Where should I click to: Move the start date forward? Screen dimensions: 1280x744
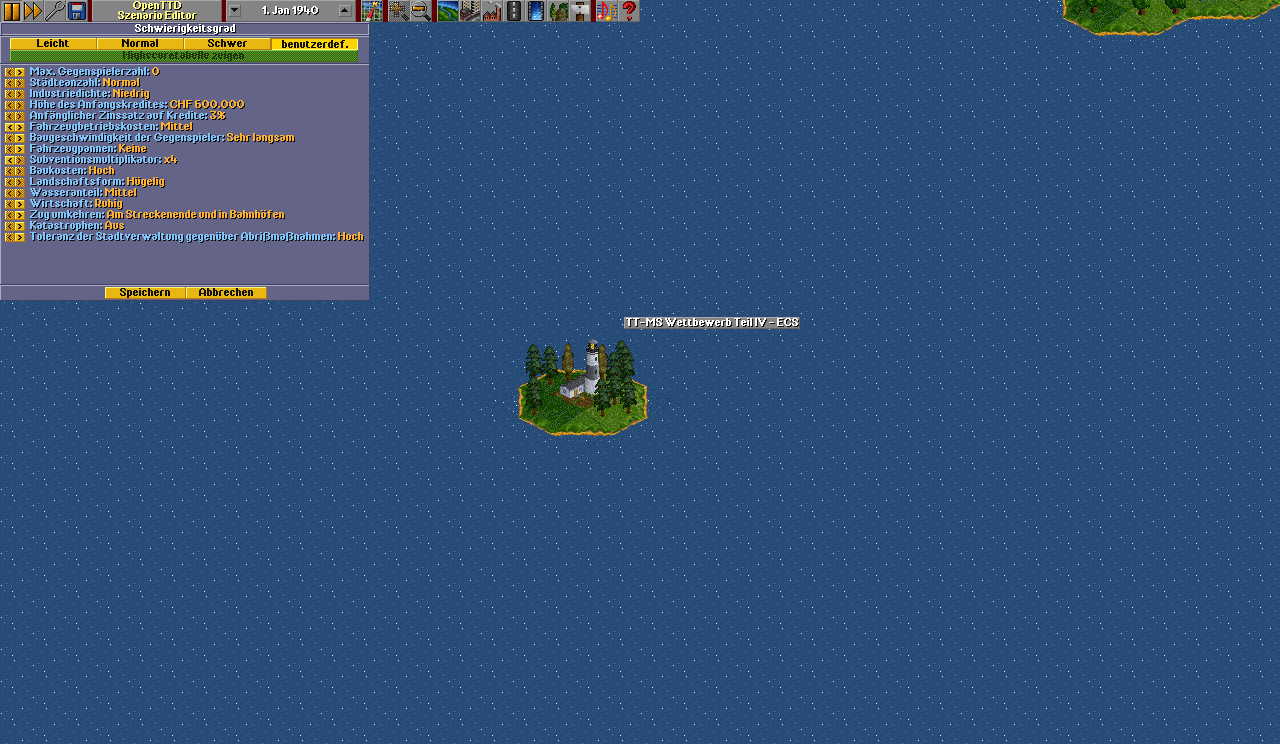(345, 11)
